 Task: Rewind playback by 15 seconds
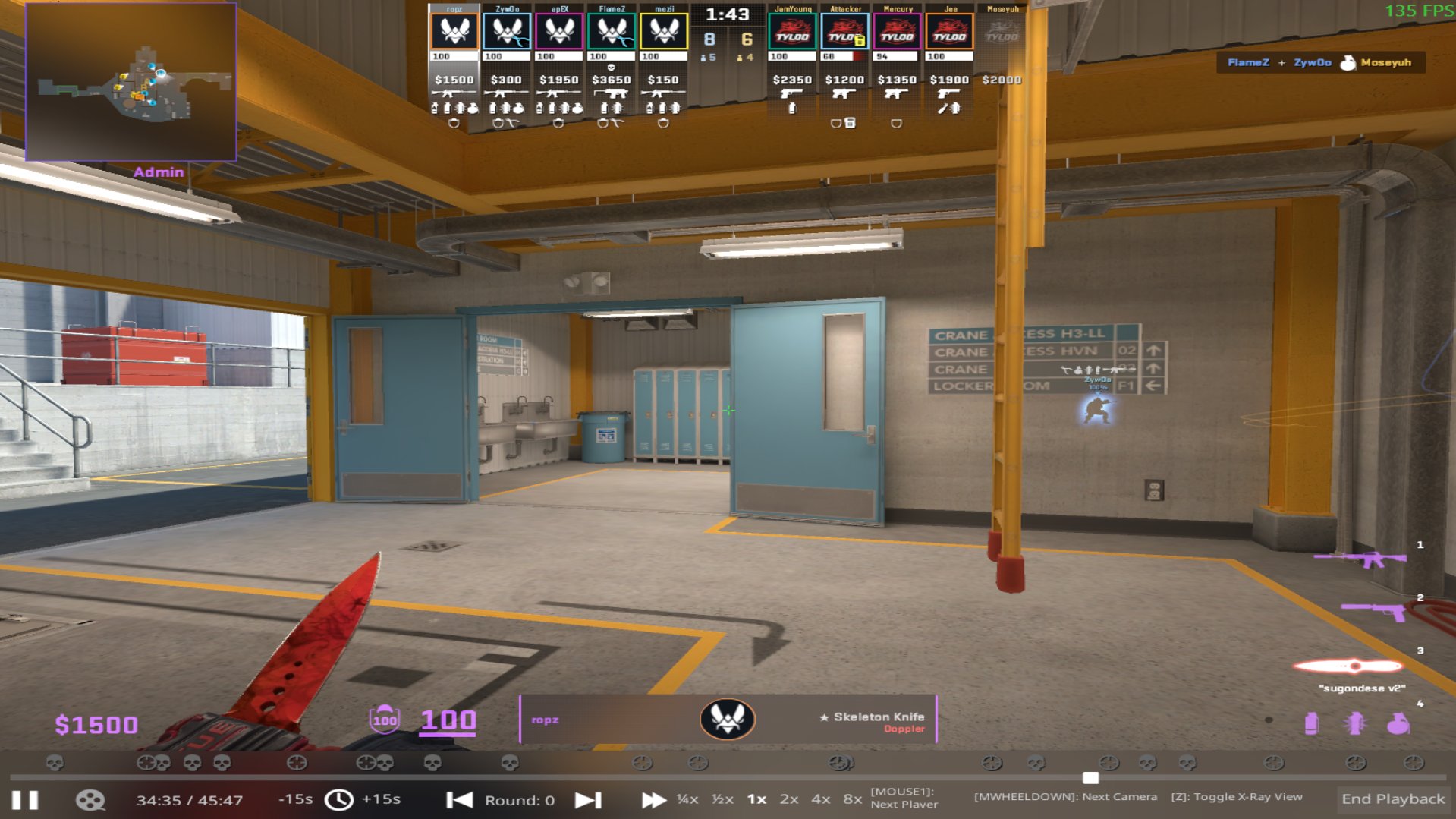click(295, 799)
